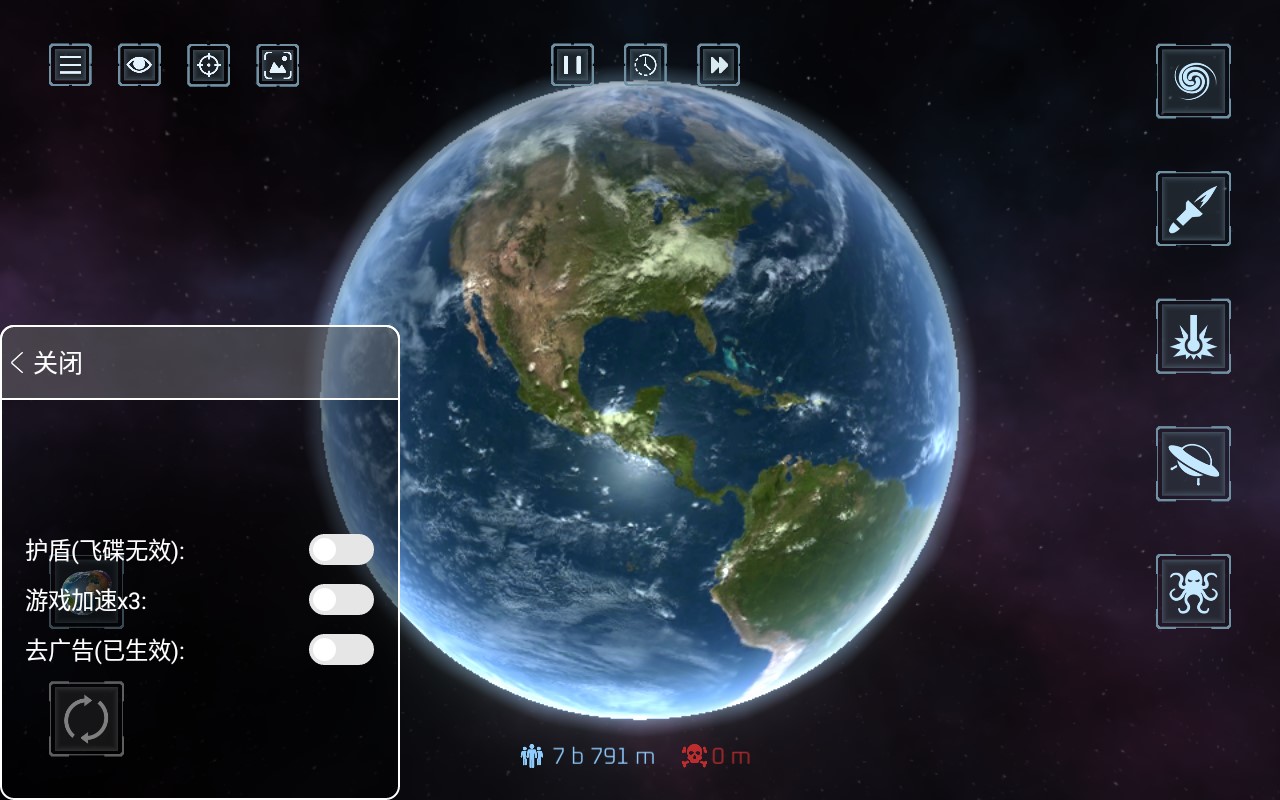Take a screenshot with the photo button
The image size is (1280, 800).
click(x=277, y=65)
